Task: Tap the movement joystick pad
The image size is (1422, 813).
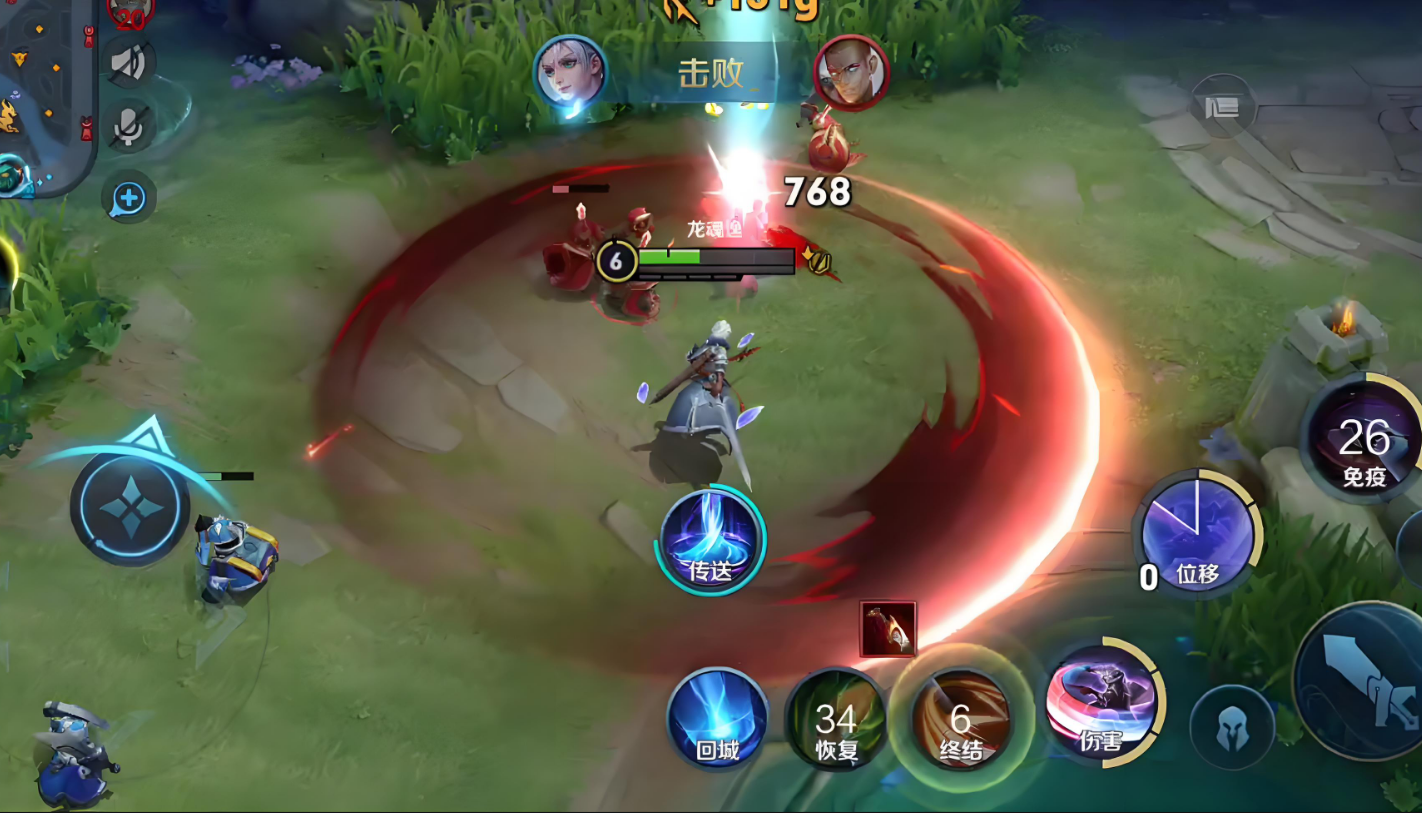Action: coord(129,506)
